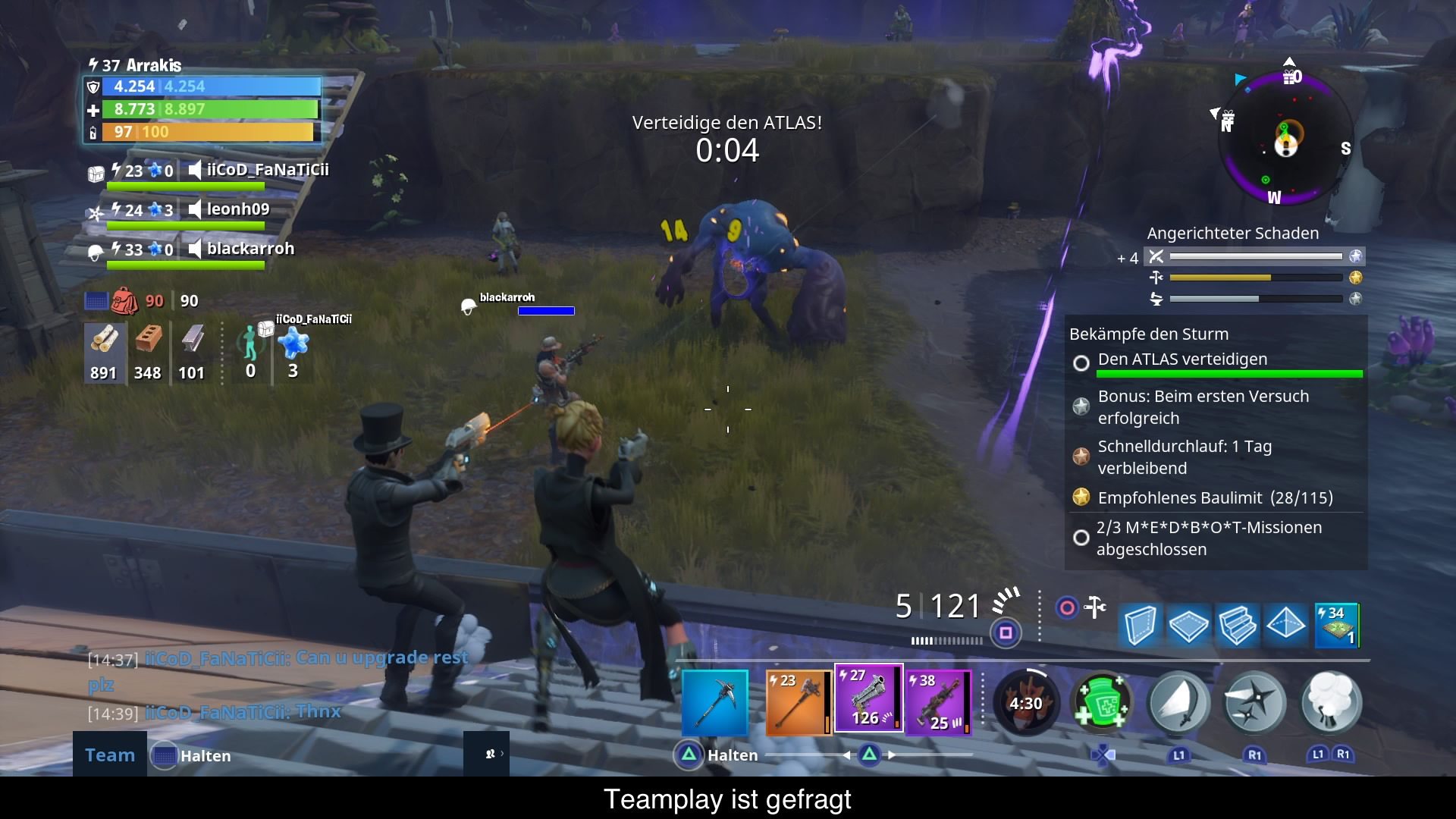Trigger the smoke bomb ability
This screenshot has width=1456, height=819.
point(1331,702)
